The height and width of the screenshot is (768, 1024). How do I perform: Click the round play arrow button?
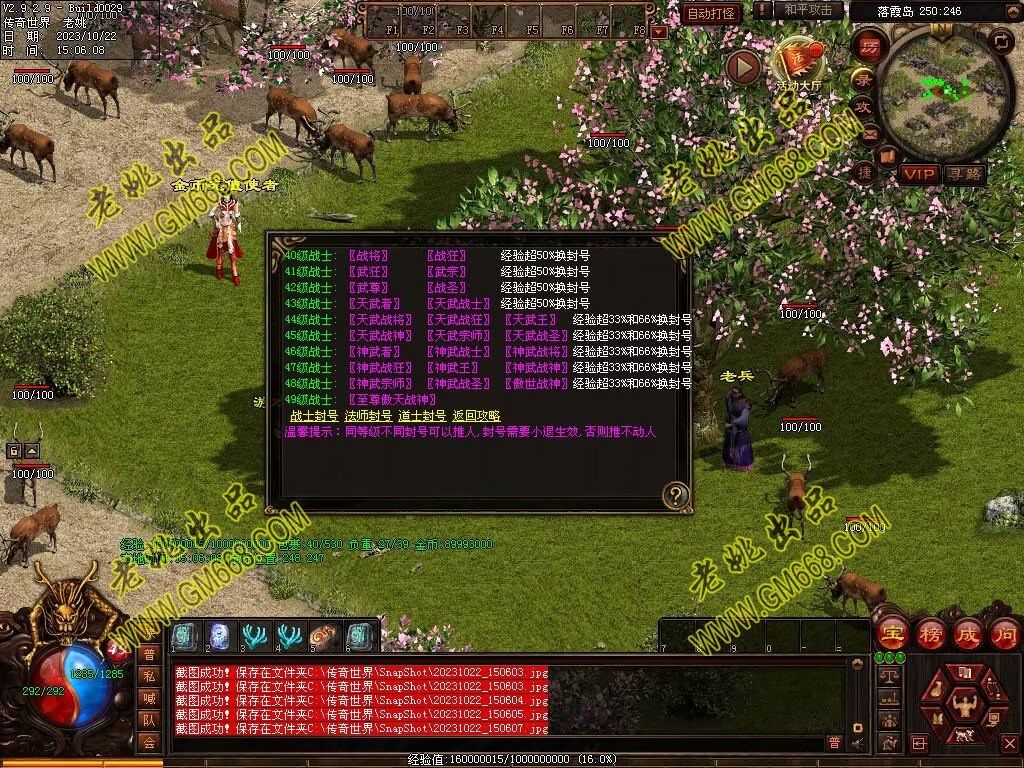[x=744, y=67]
